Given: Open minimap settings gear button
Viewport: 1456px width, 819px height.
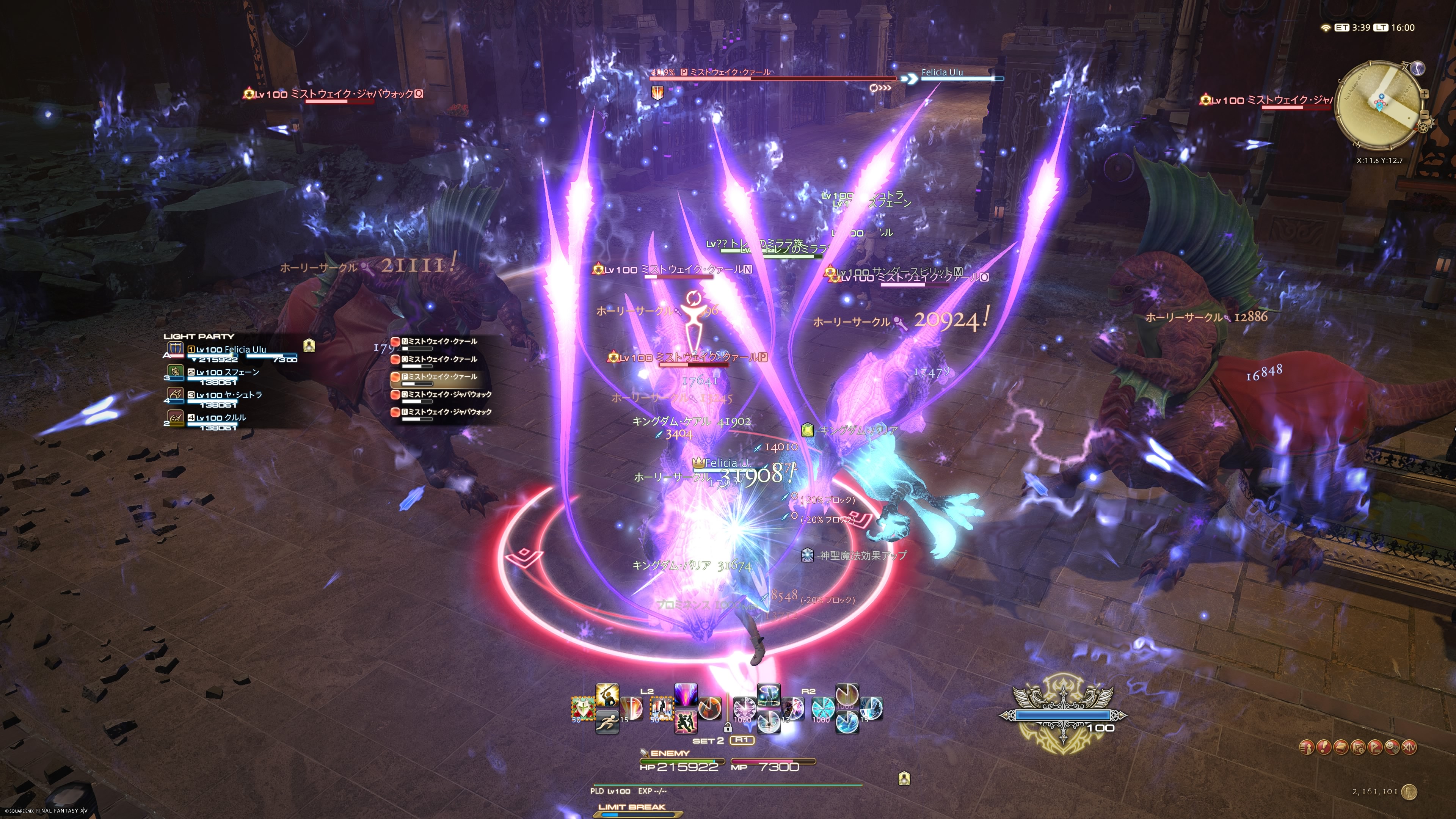Looking at the screenshot, I should tap(1423, 128).
